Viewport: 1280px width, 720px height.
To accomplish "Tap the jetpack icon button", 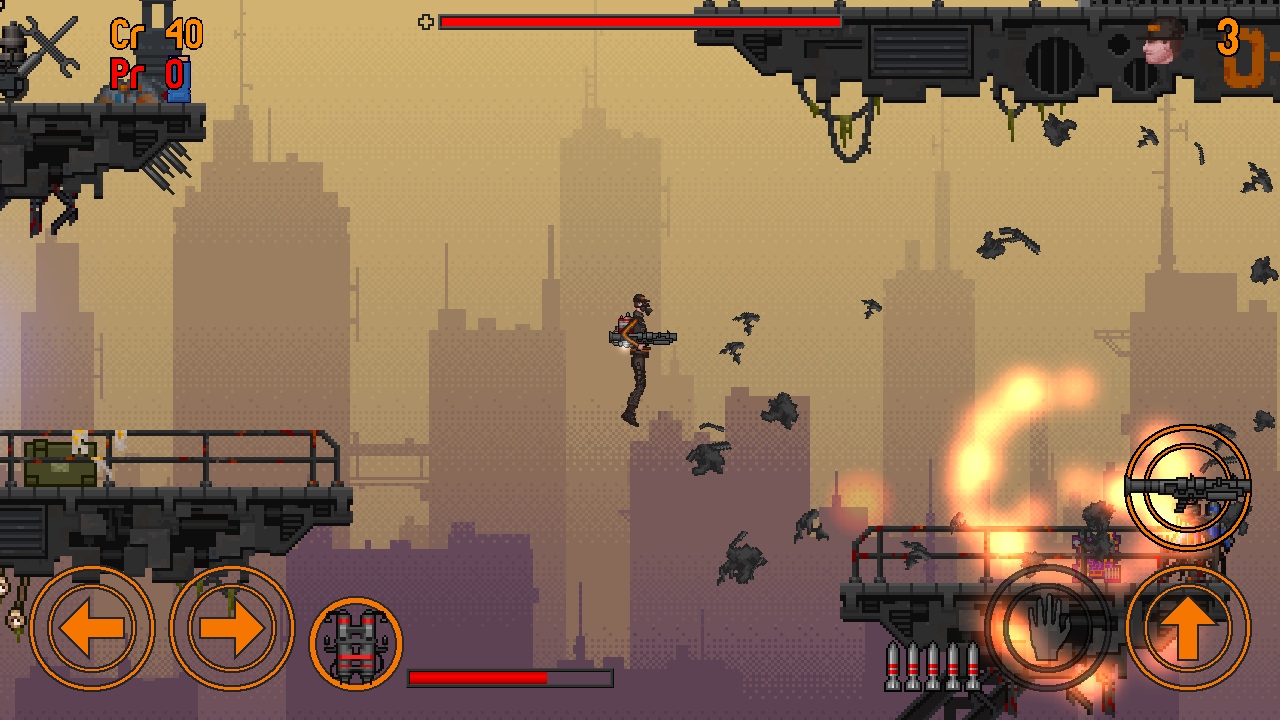I will point(357,643).
